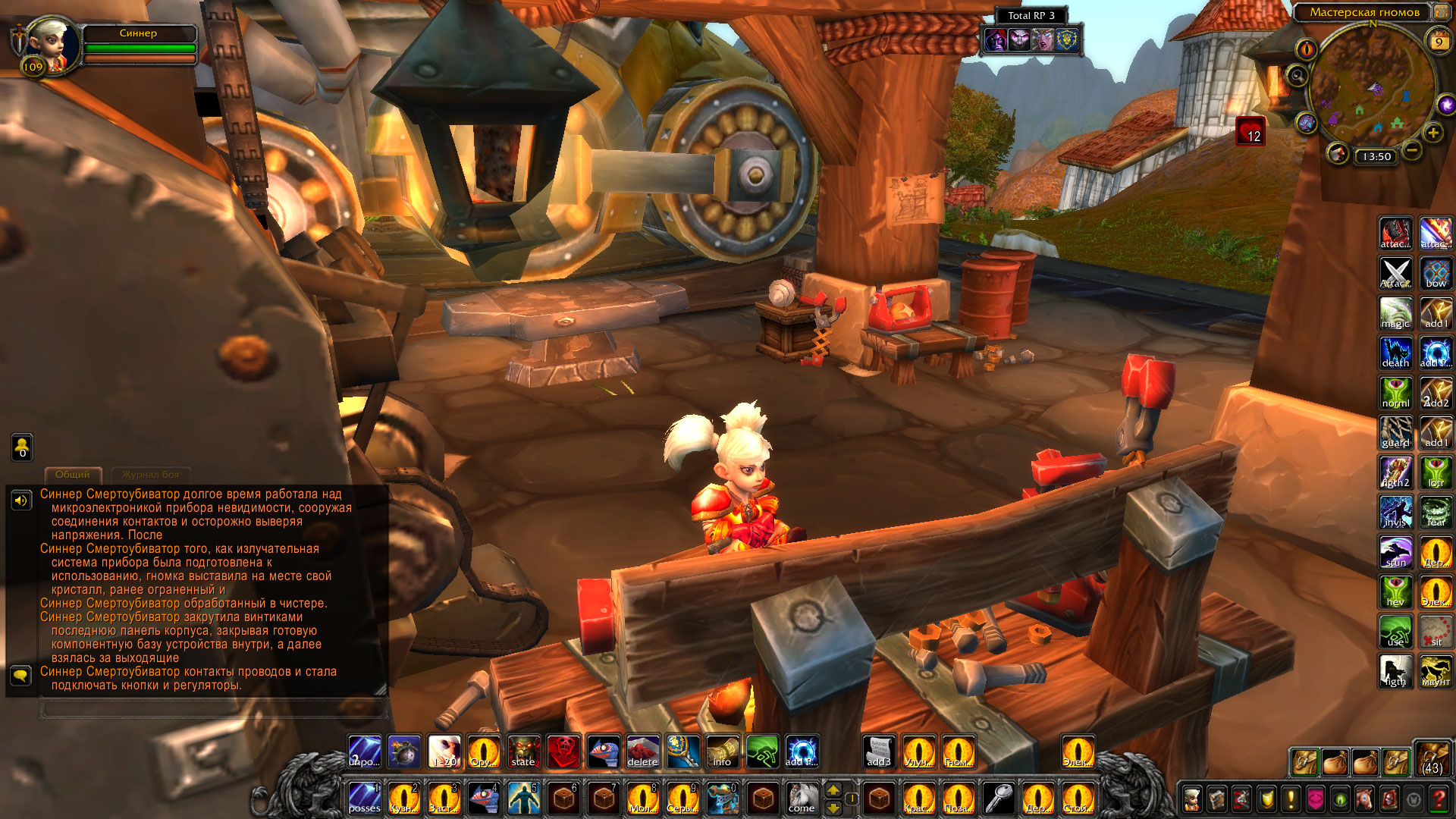
Task: Toggle the minimap tracking magnifier button
Action: coord(1298,76)
